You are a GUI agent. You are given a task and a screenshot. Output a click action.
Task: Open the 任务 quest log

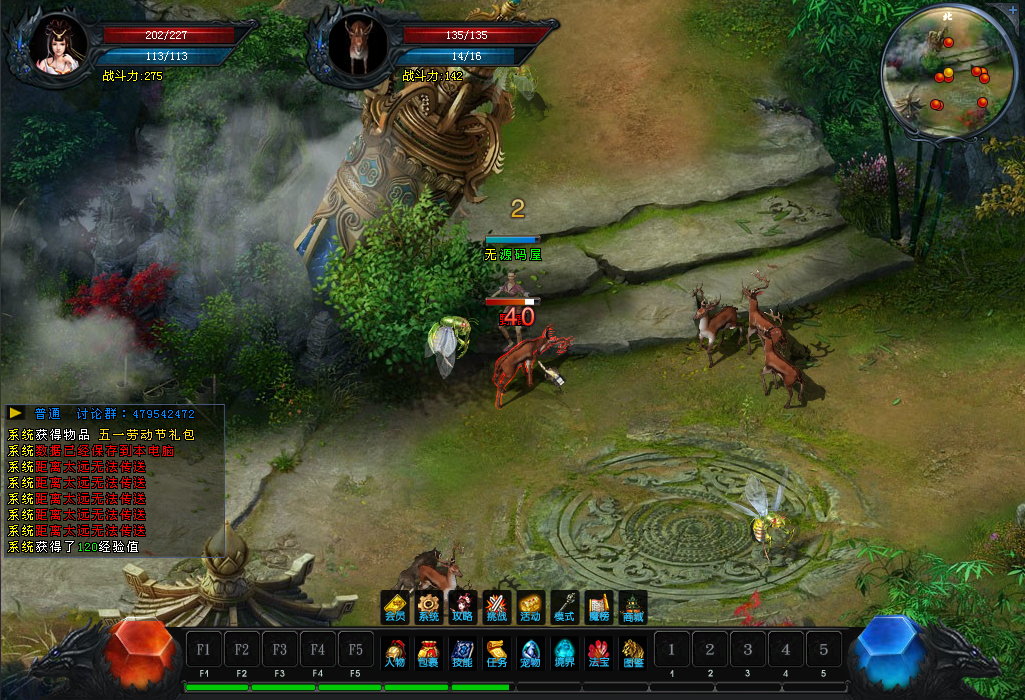pos(497,653)
